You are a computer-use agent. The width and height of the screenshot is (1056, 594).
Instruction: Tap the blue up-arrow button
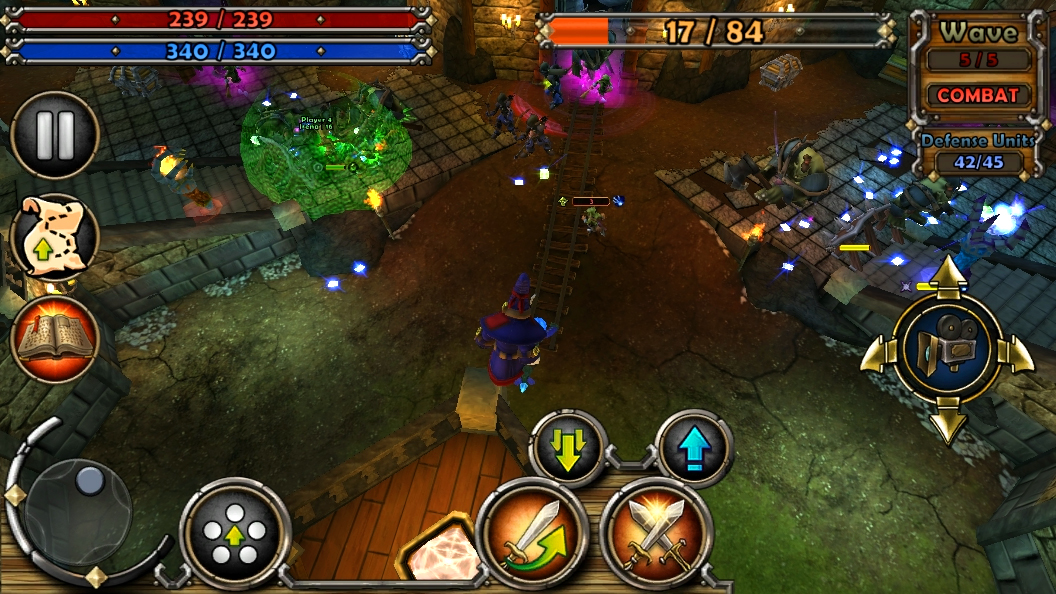pos(694,449)
